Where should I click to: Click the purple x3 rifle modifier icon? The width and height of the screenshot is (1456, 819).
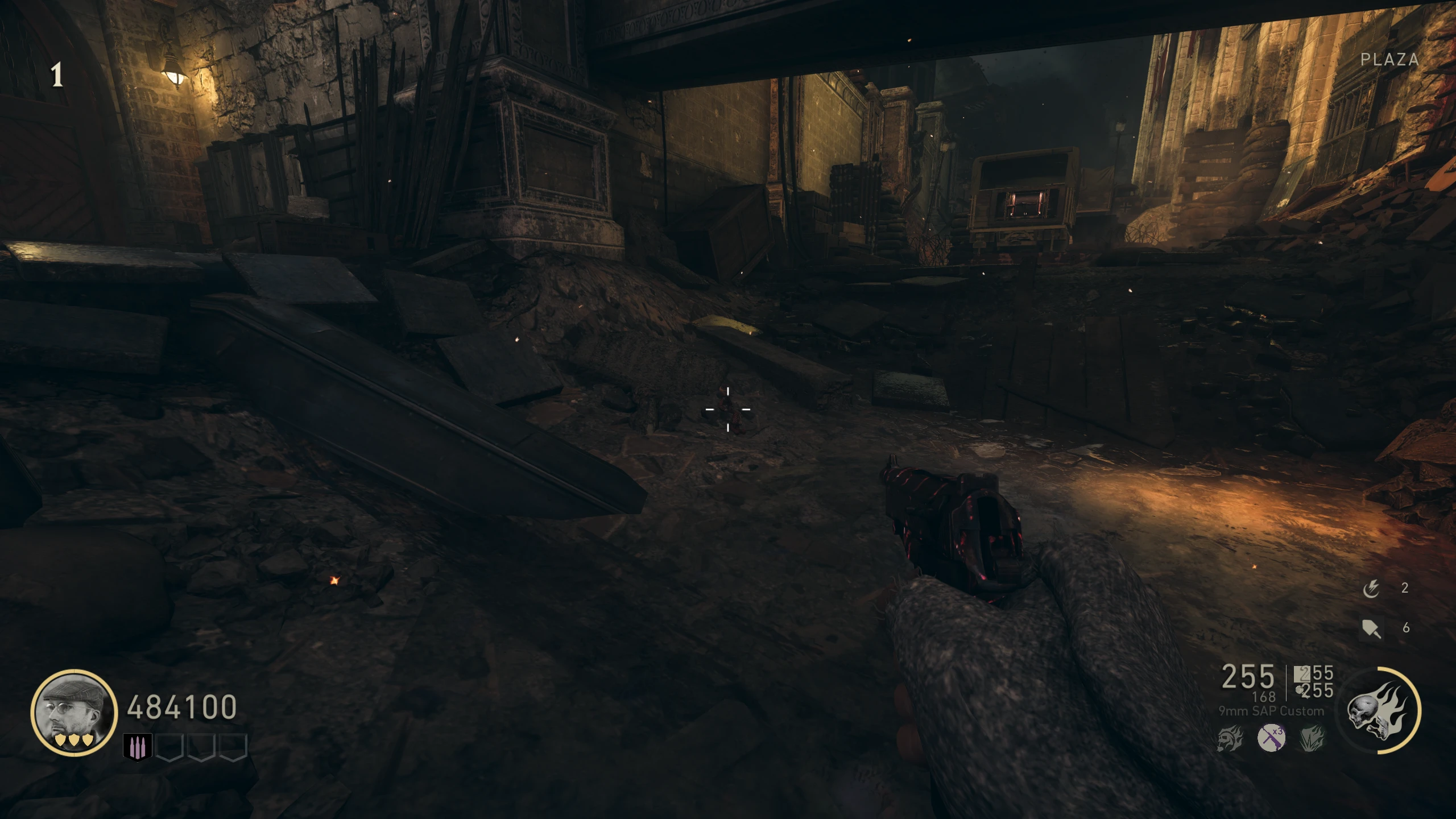click(1271, 738)
